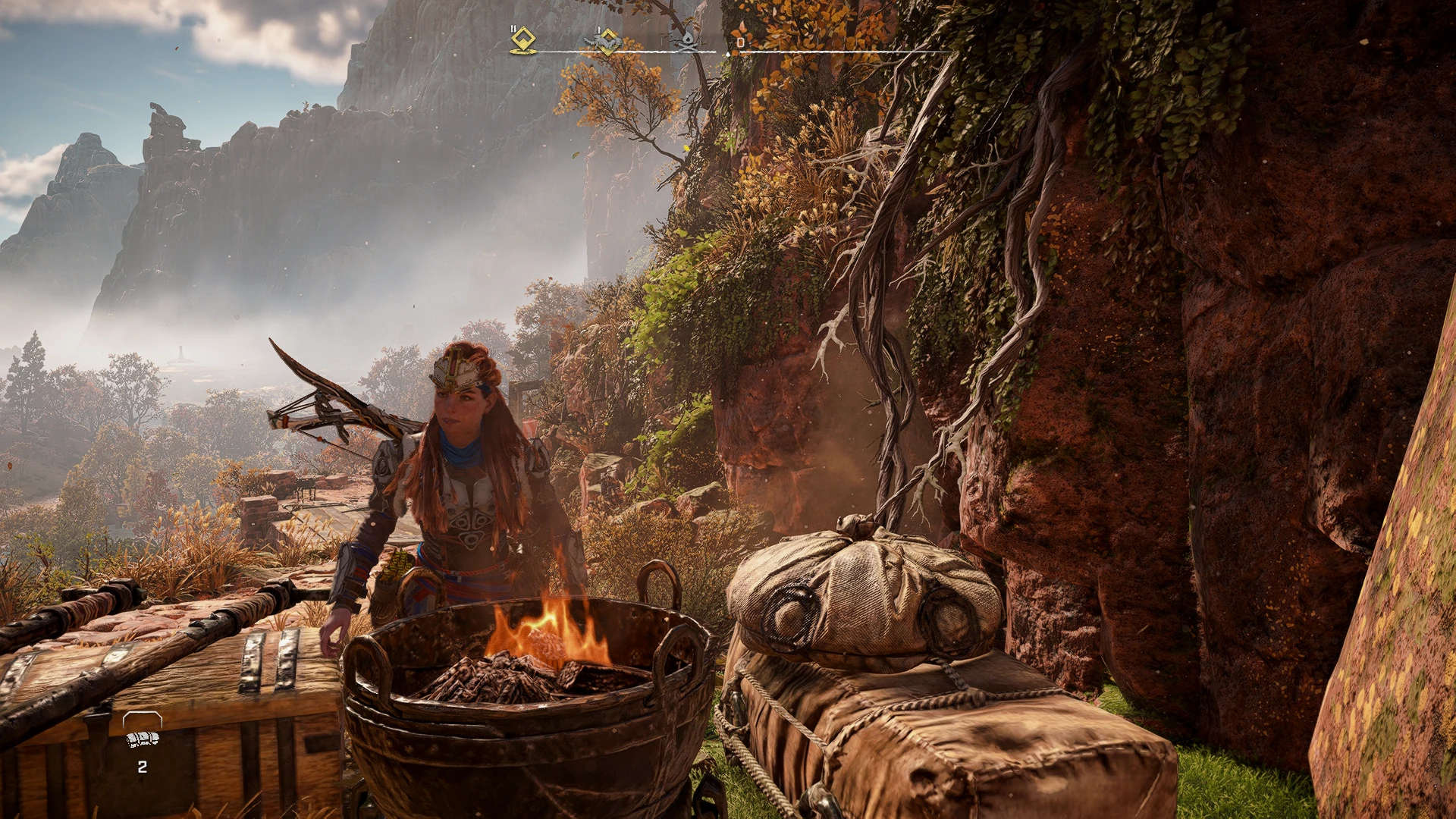Select the leftmost yellow quest diamond marker
Image resolution: width=1456 pixels, height=819 pixels.
(x=522, y=39)
